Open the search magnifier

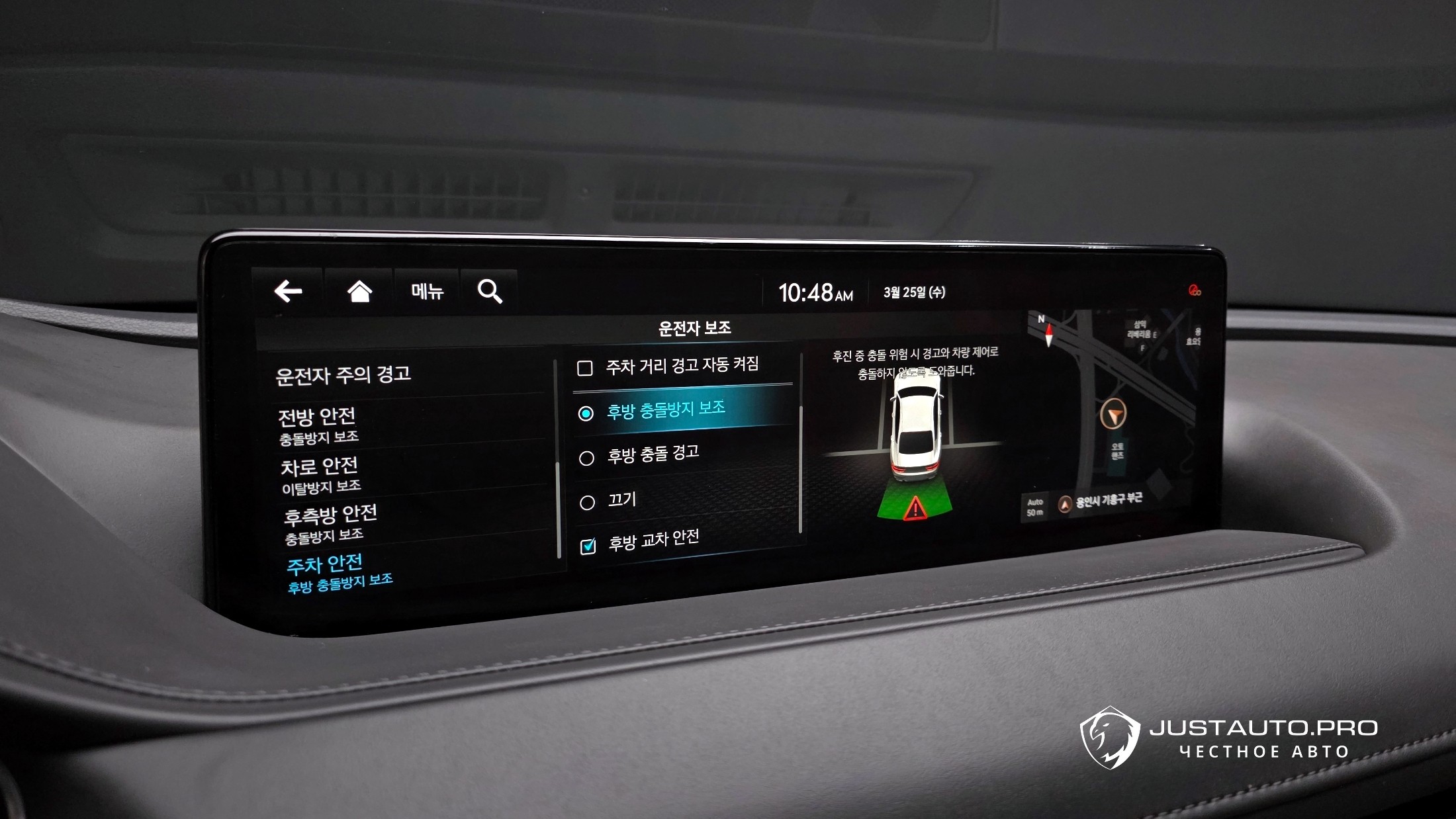coord(490,291)
